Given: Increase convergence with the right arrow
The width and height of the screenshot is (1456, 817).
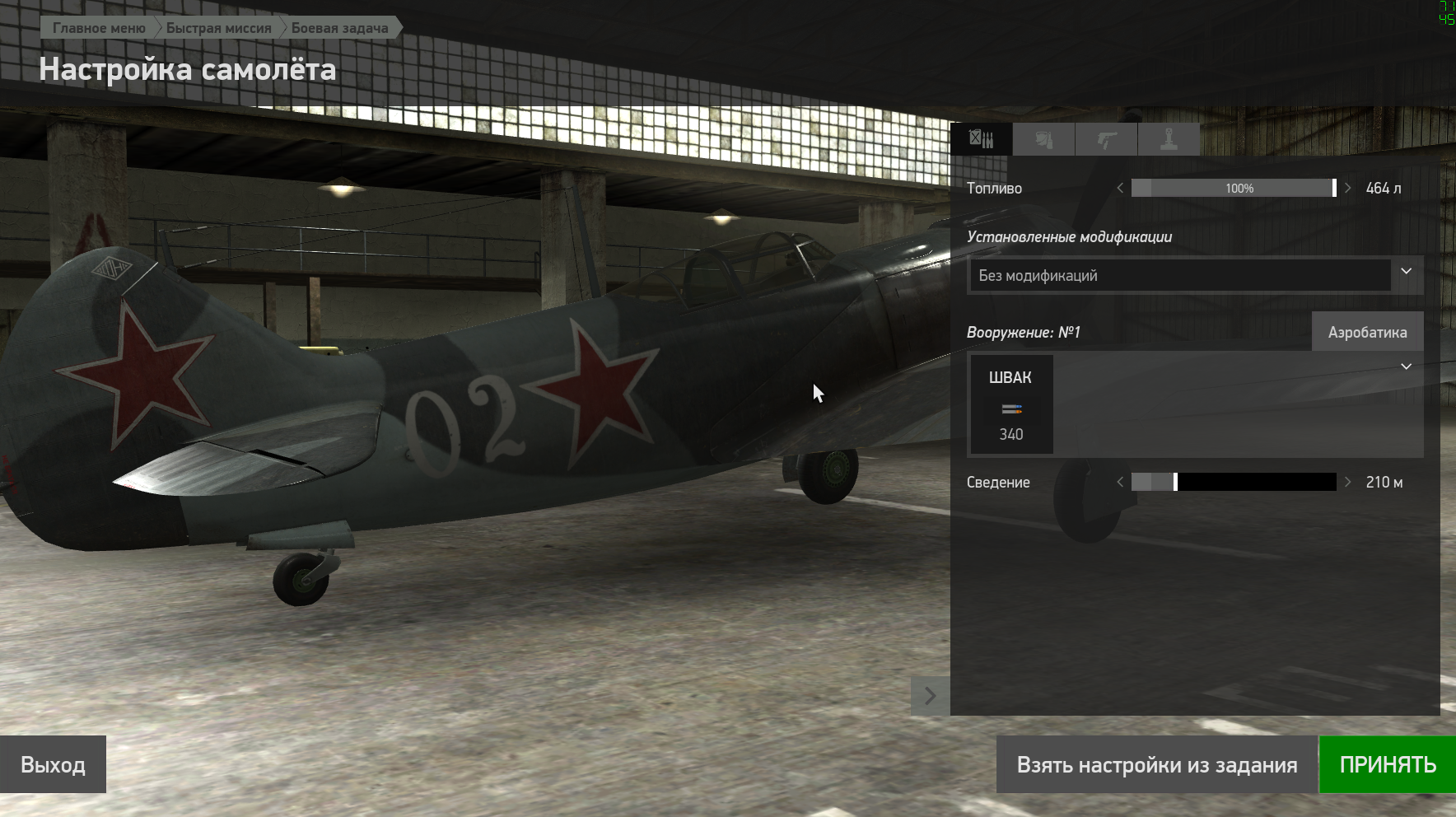Looking at the screenshot, I should (1348, 482).
